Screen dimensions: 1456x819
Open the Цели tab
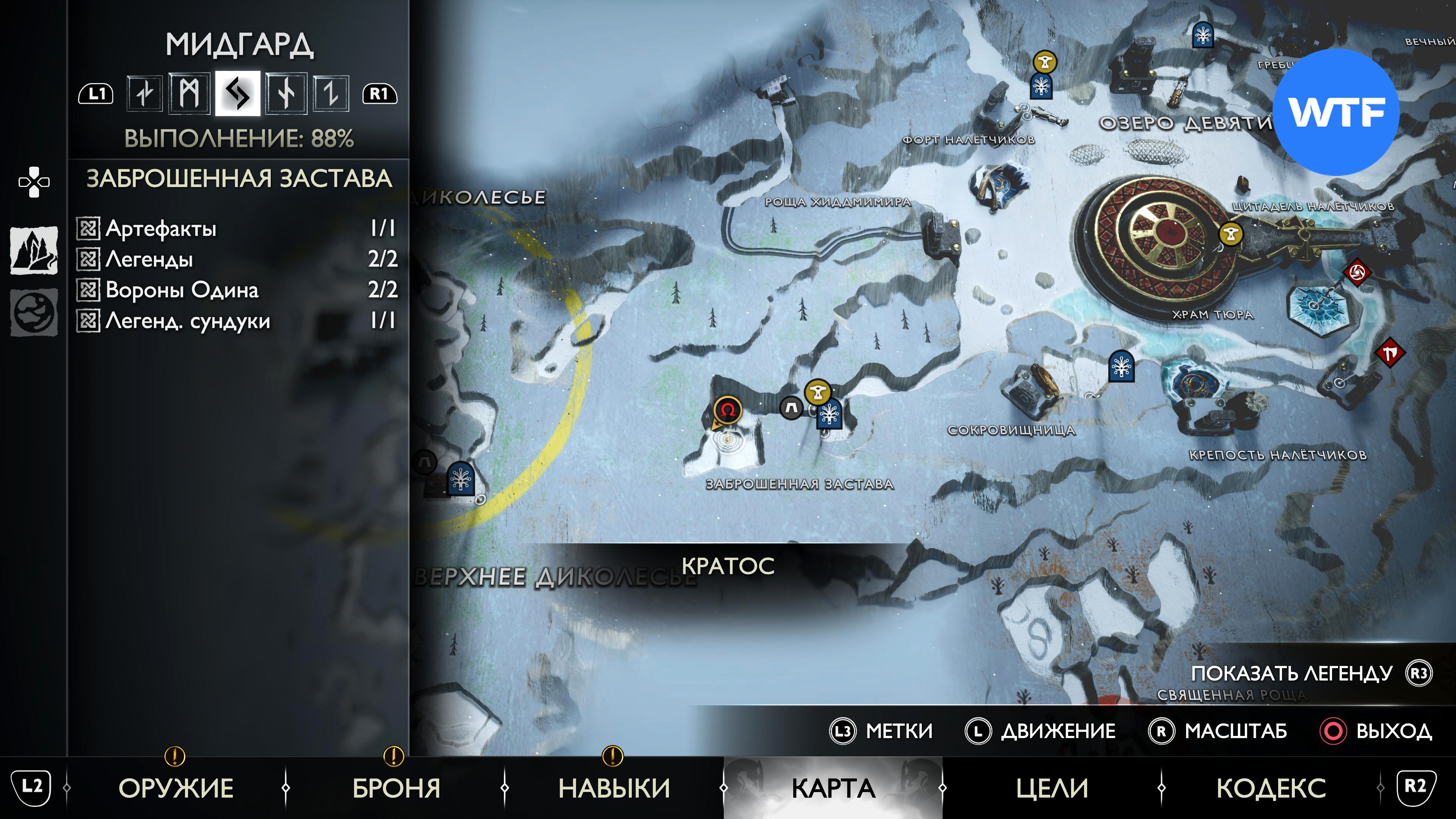click(1052, 788)
